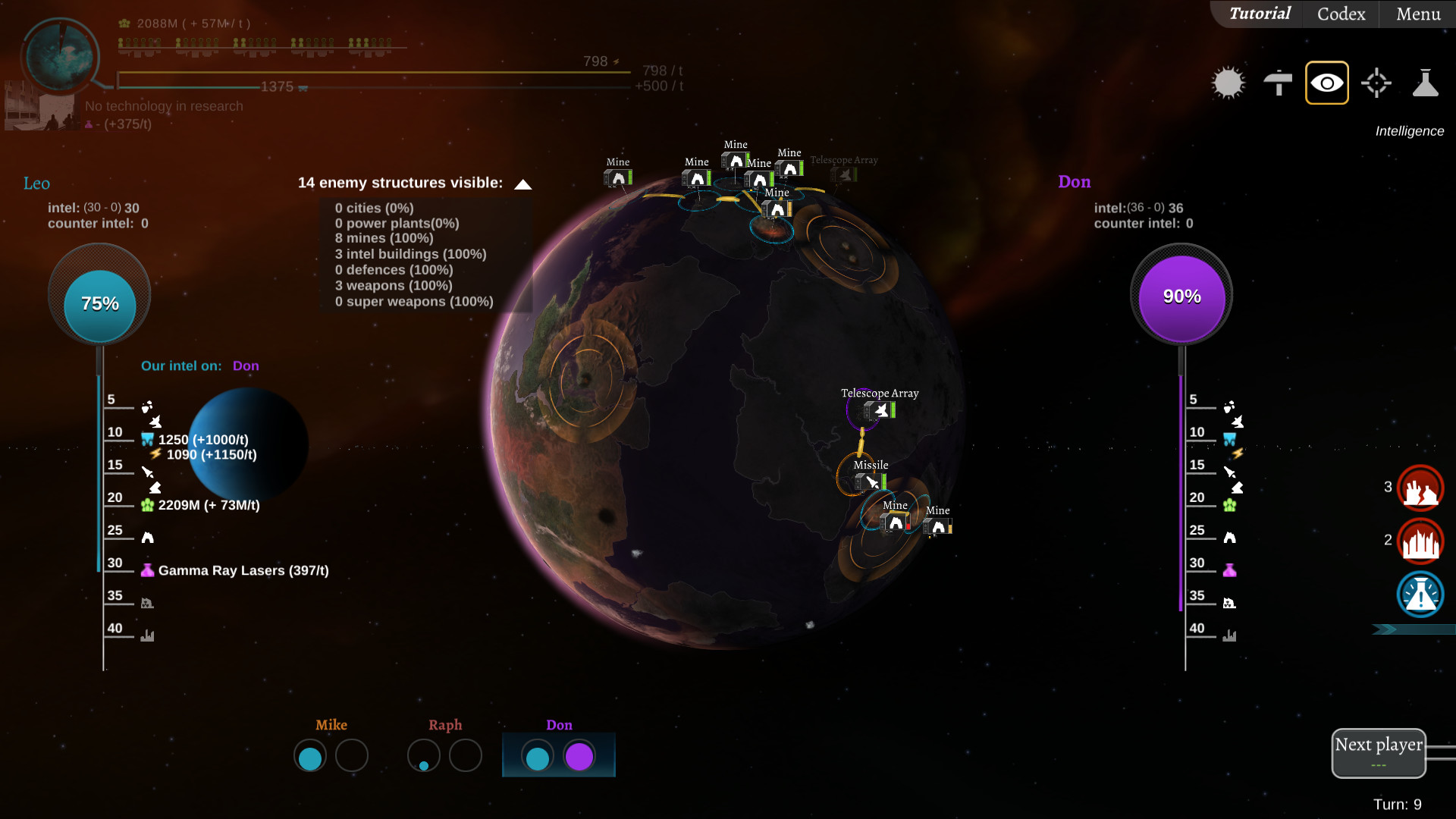
Task: Open the Build hammer panel
Action: [x=1278, y=83]
